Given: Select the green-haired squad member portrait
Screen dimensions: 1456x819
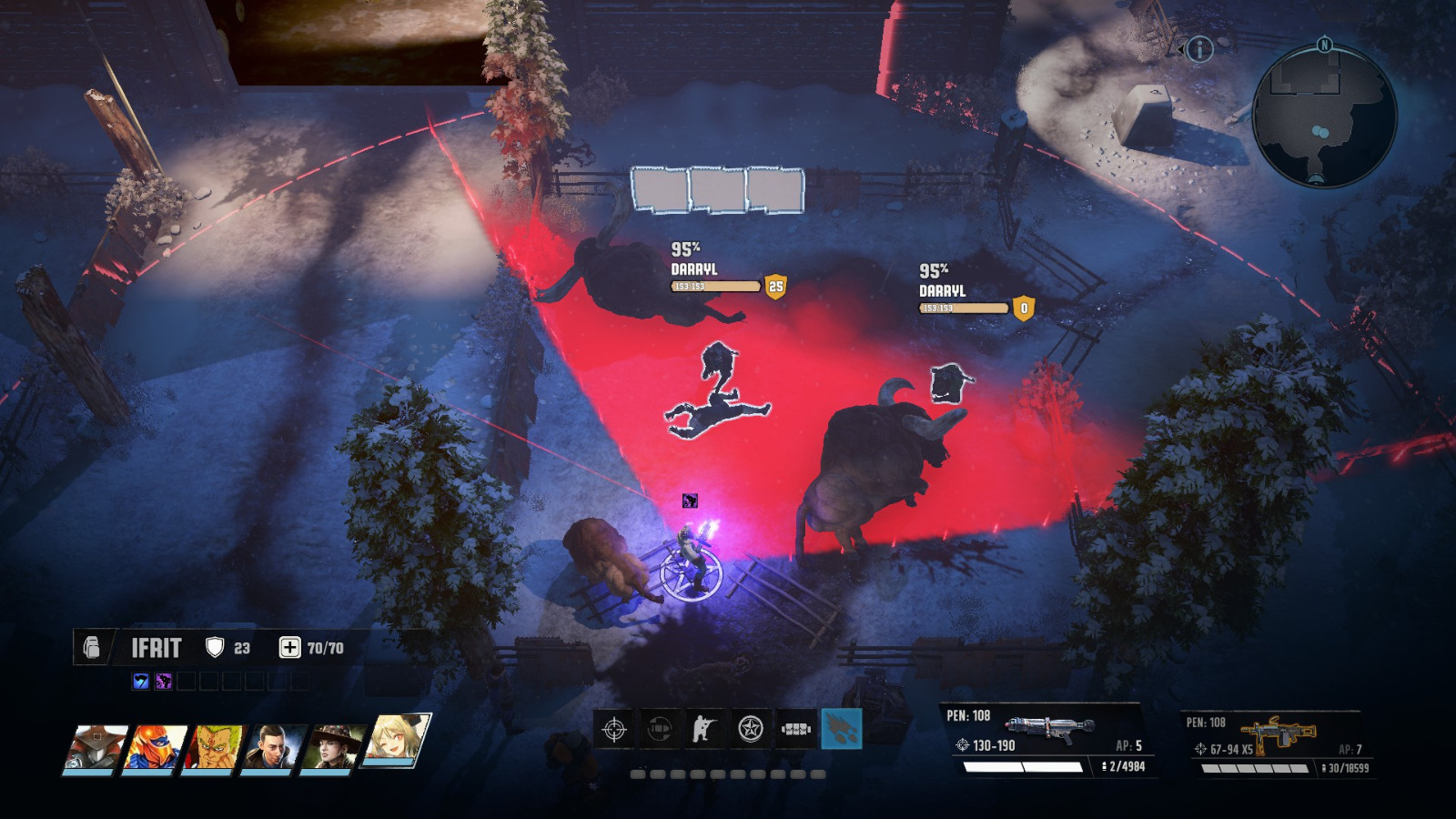Looking at the screenshot, I should point(214,747).
